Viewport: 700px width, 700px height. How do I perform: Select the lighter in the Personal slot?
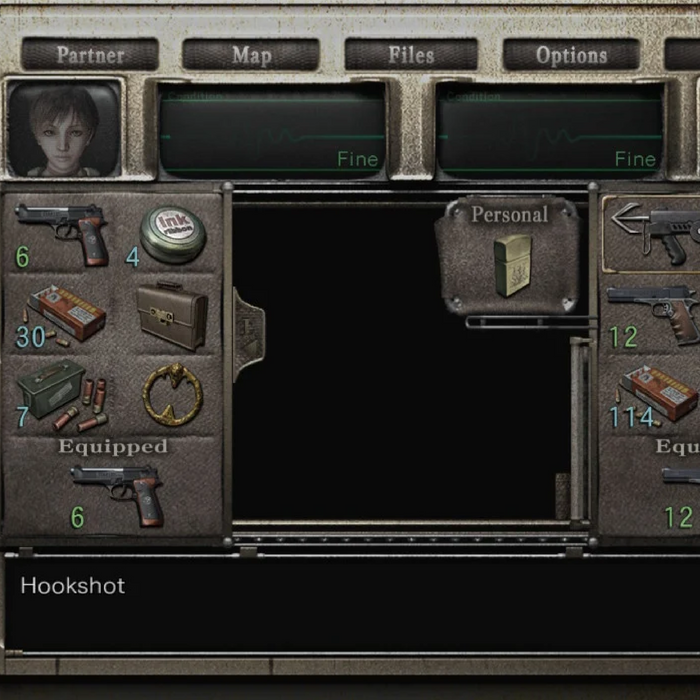point(512,265)
